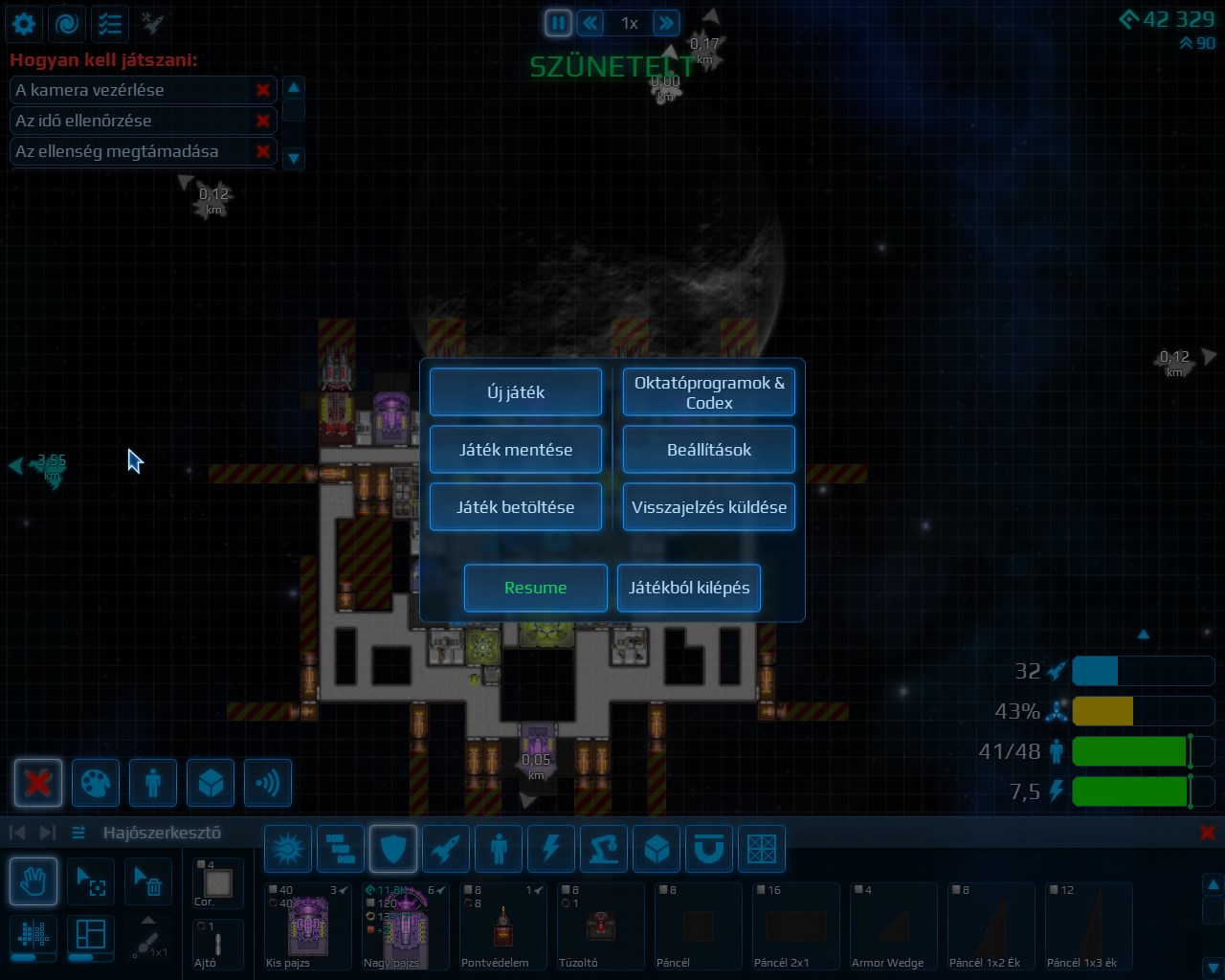Open Oktatóprogramok & Codex
This screenshot has width=1225, height=980.
pos(709,392)
